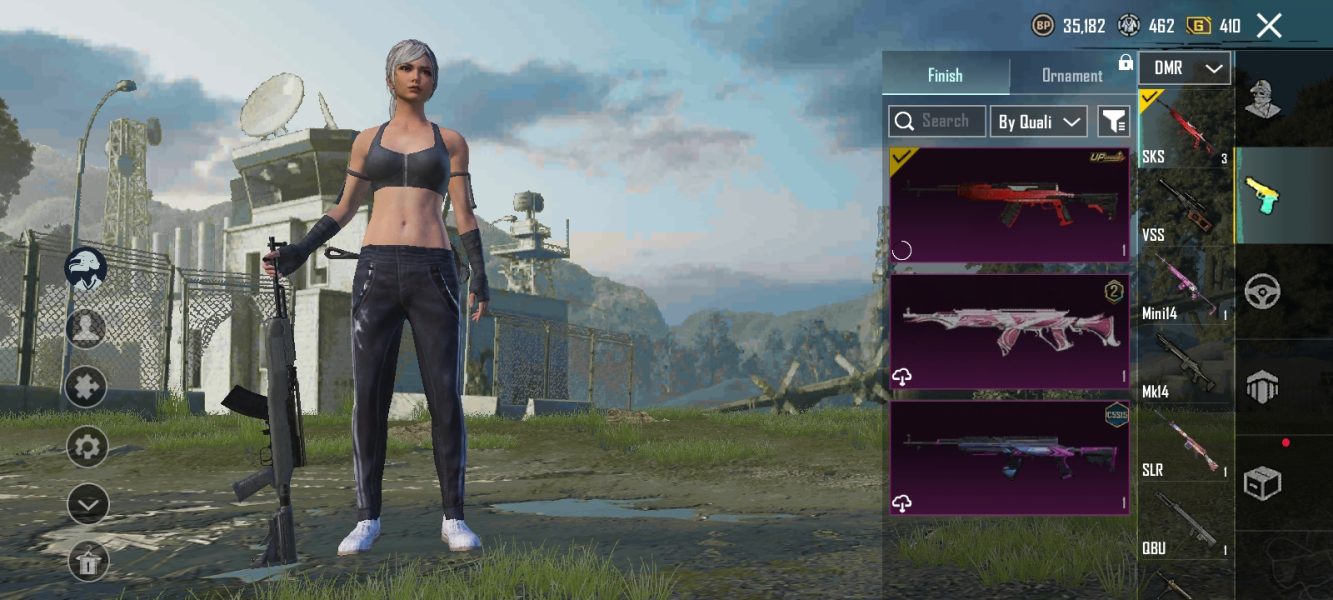The height and width of the screenshot is (600, 1333).
Task: Select the red SKS finish
Action: [1009, 205]
